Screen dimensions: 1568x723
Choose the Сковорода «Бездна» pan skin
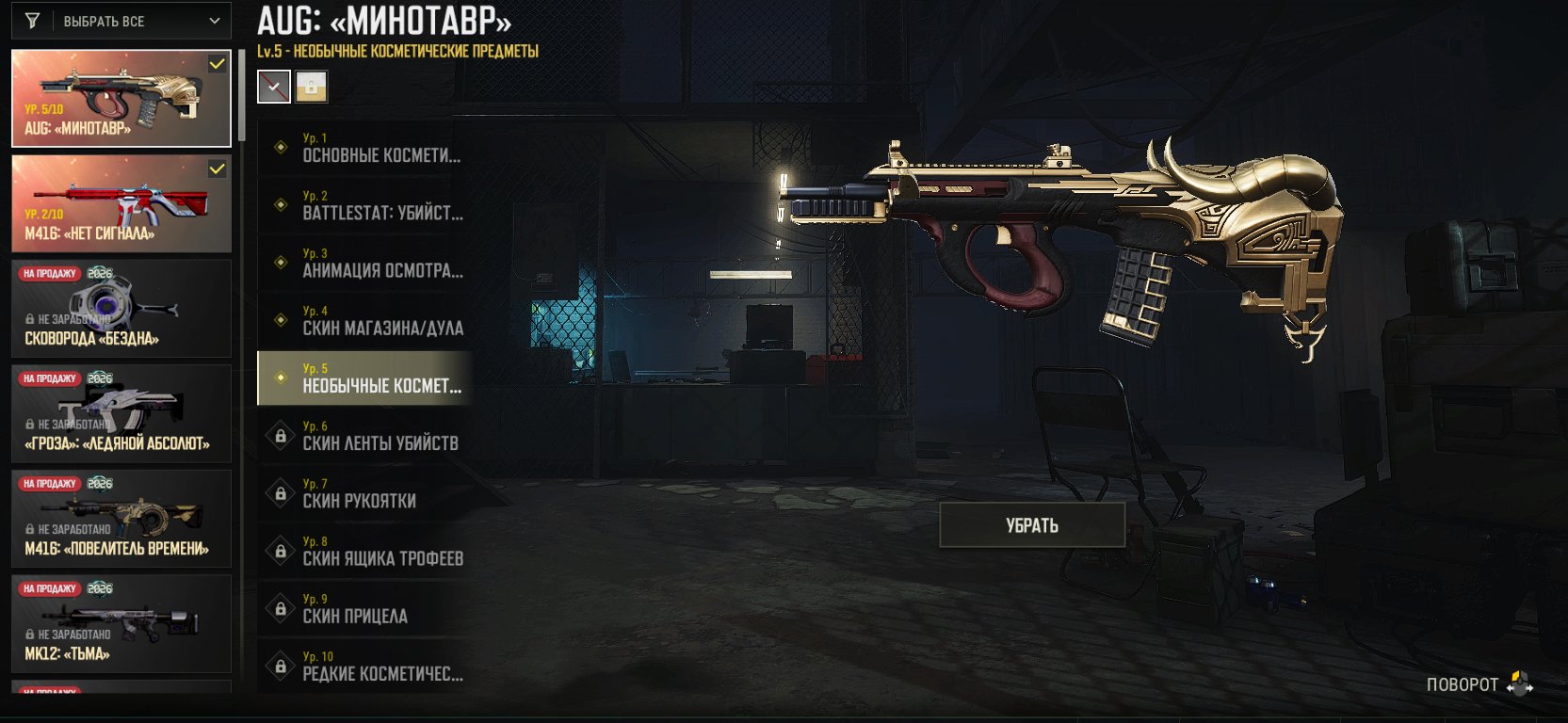(x=121, y=309)
